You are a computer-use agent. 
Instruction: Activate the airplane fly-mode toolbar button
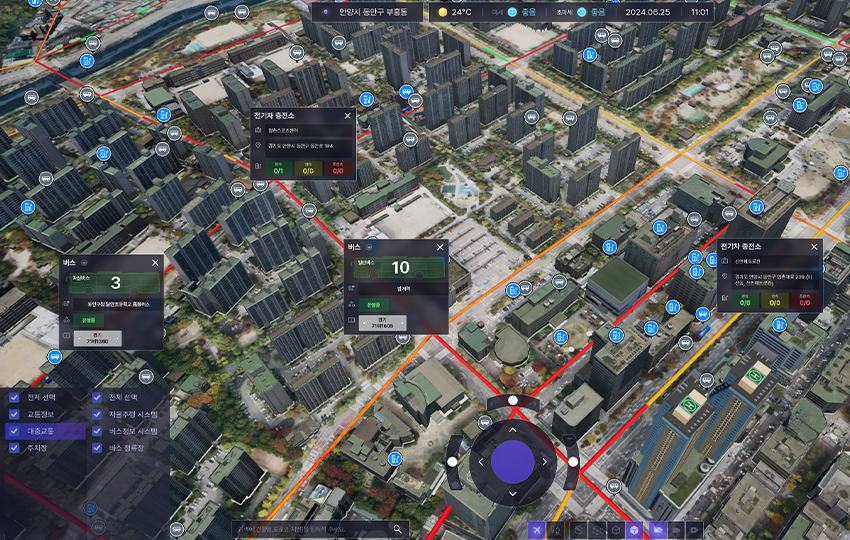point(538,529)
